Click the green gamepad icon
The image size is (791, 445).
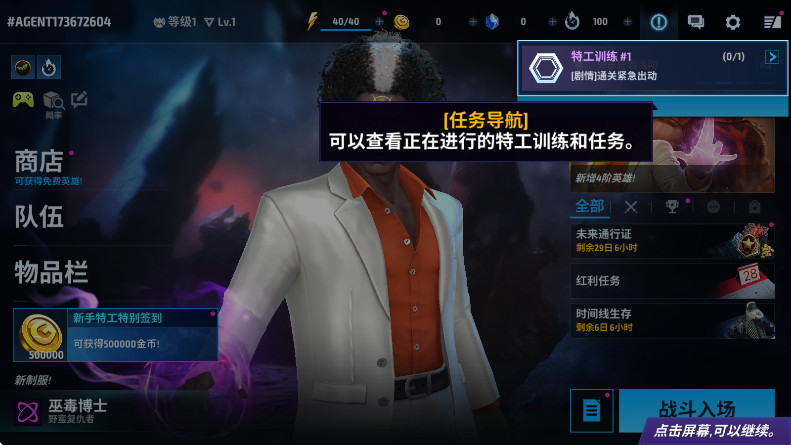click(x=23, y=99)
